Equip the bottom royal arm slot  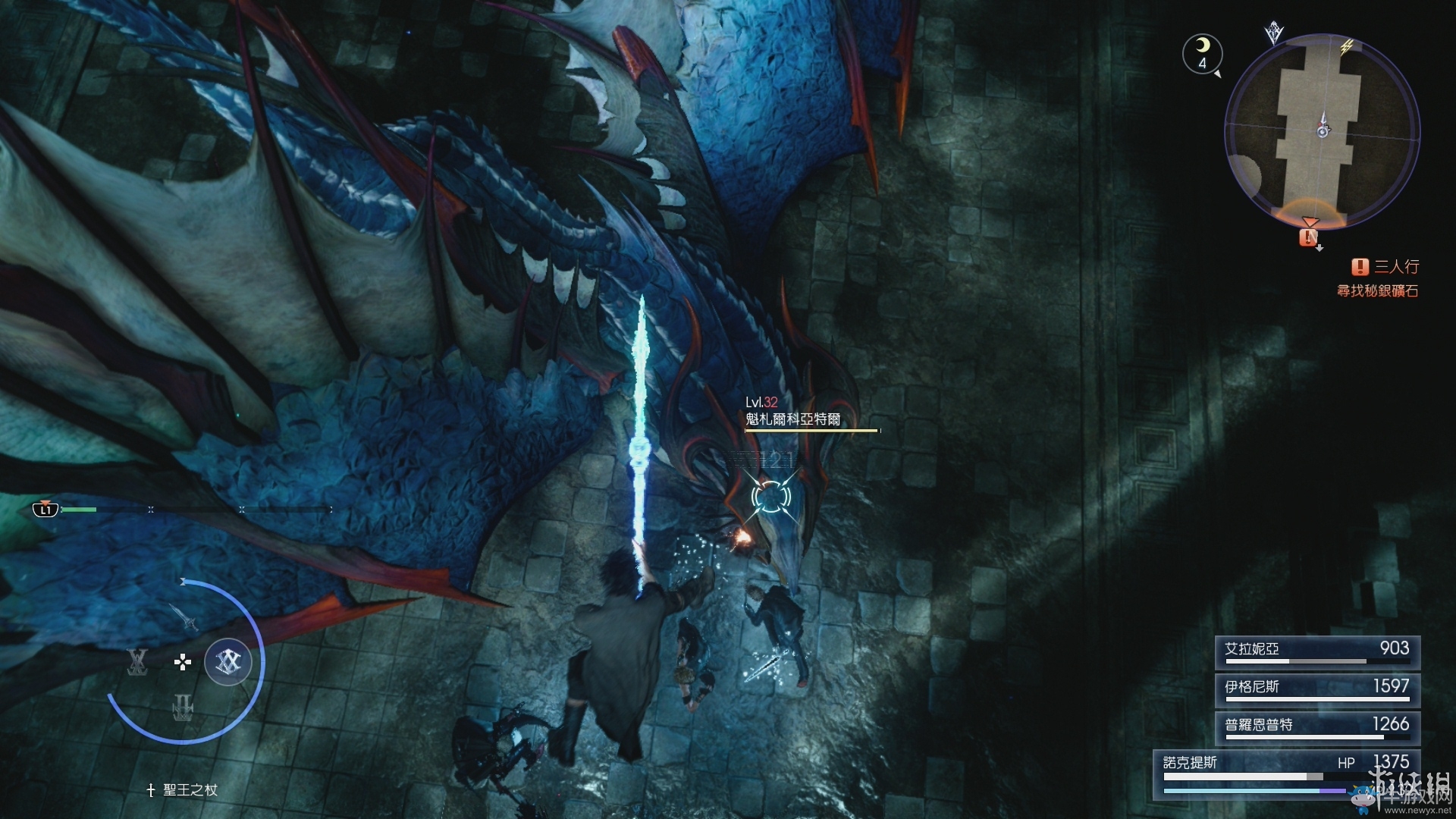click(x=183, y=708)
